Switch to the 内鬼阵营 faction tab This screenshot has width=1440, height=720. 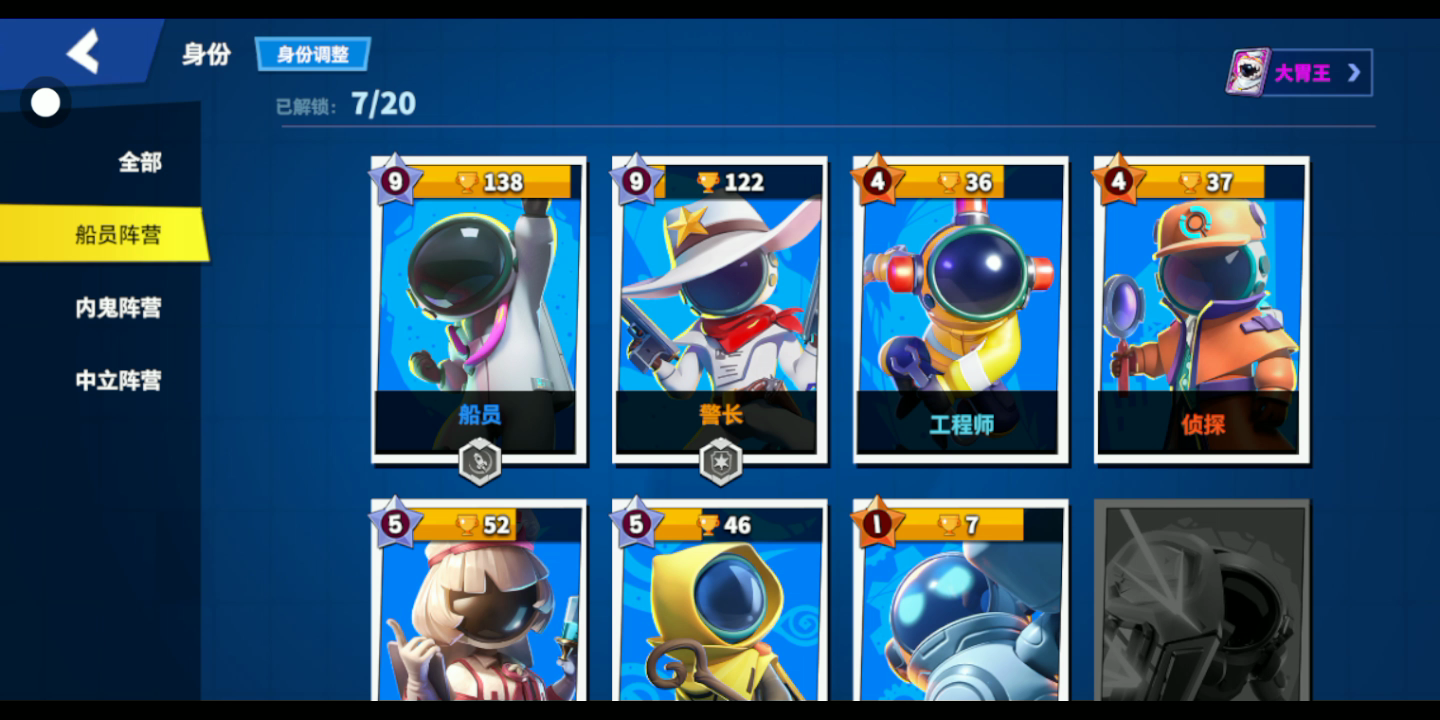click(117, 308)
